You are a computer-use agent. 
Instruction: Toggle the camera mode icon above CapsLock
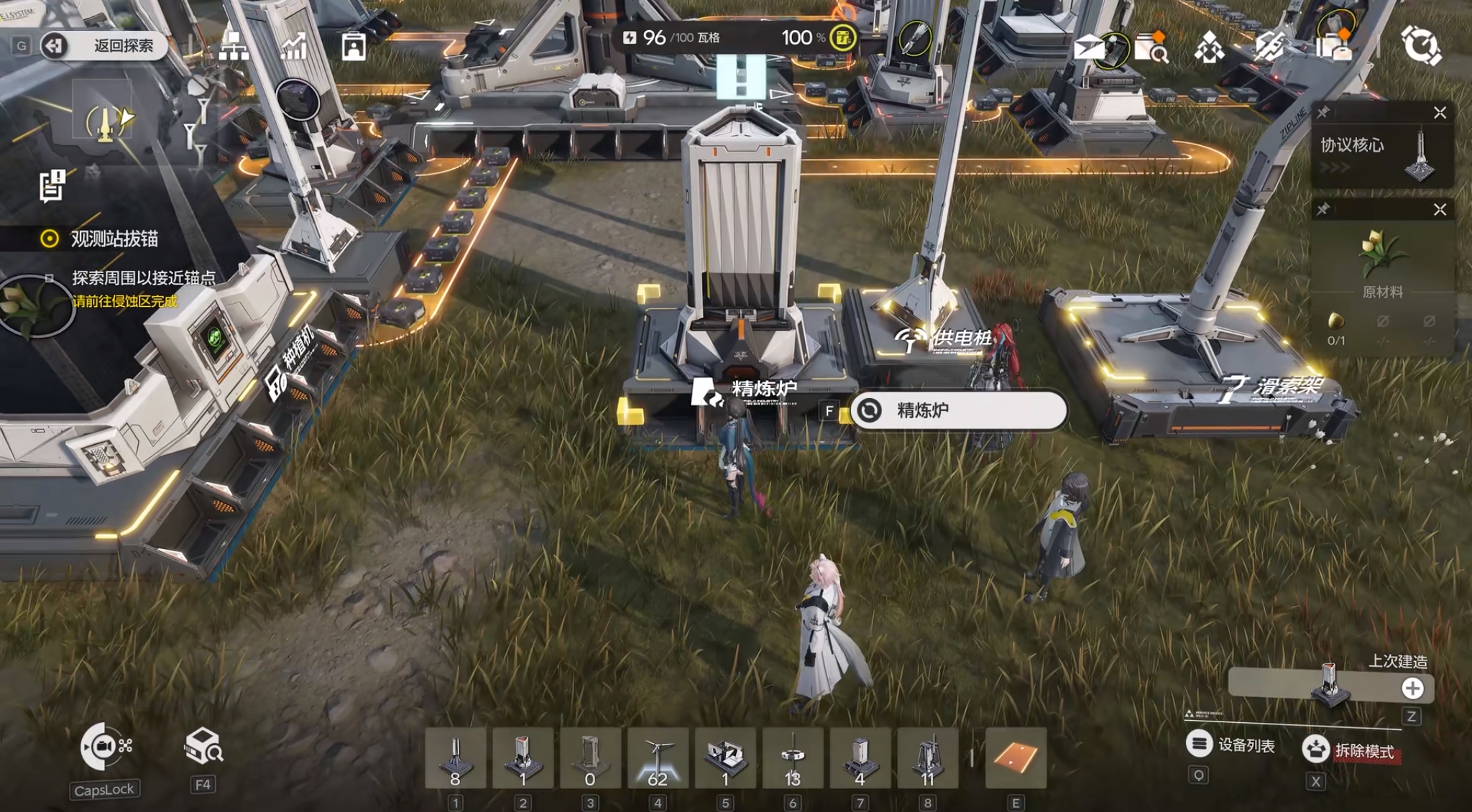coord(104,747)
